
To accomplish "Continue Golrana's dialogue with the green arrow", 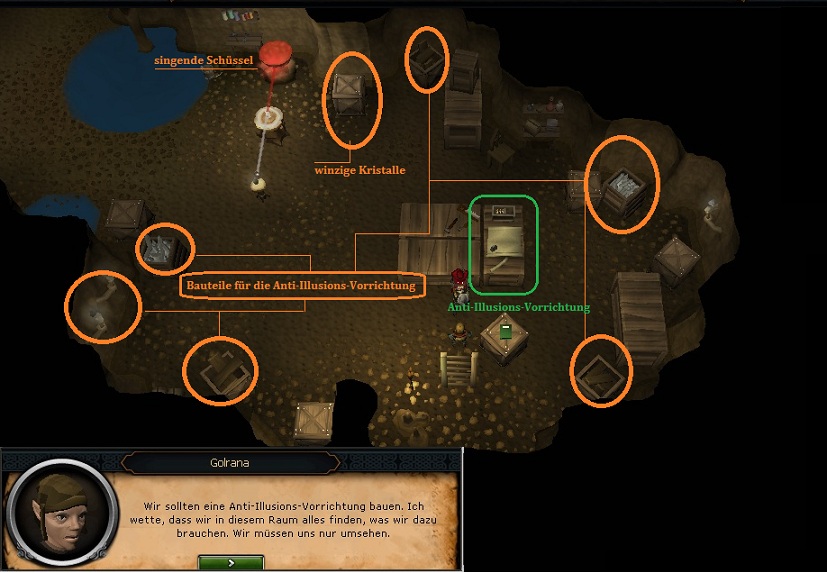I will point(231,563).
